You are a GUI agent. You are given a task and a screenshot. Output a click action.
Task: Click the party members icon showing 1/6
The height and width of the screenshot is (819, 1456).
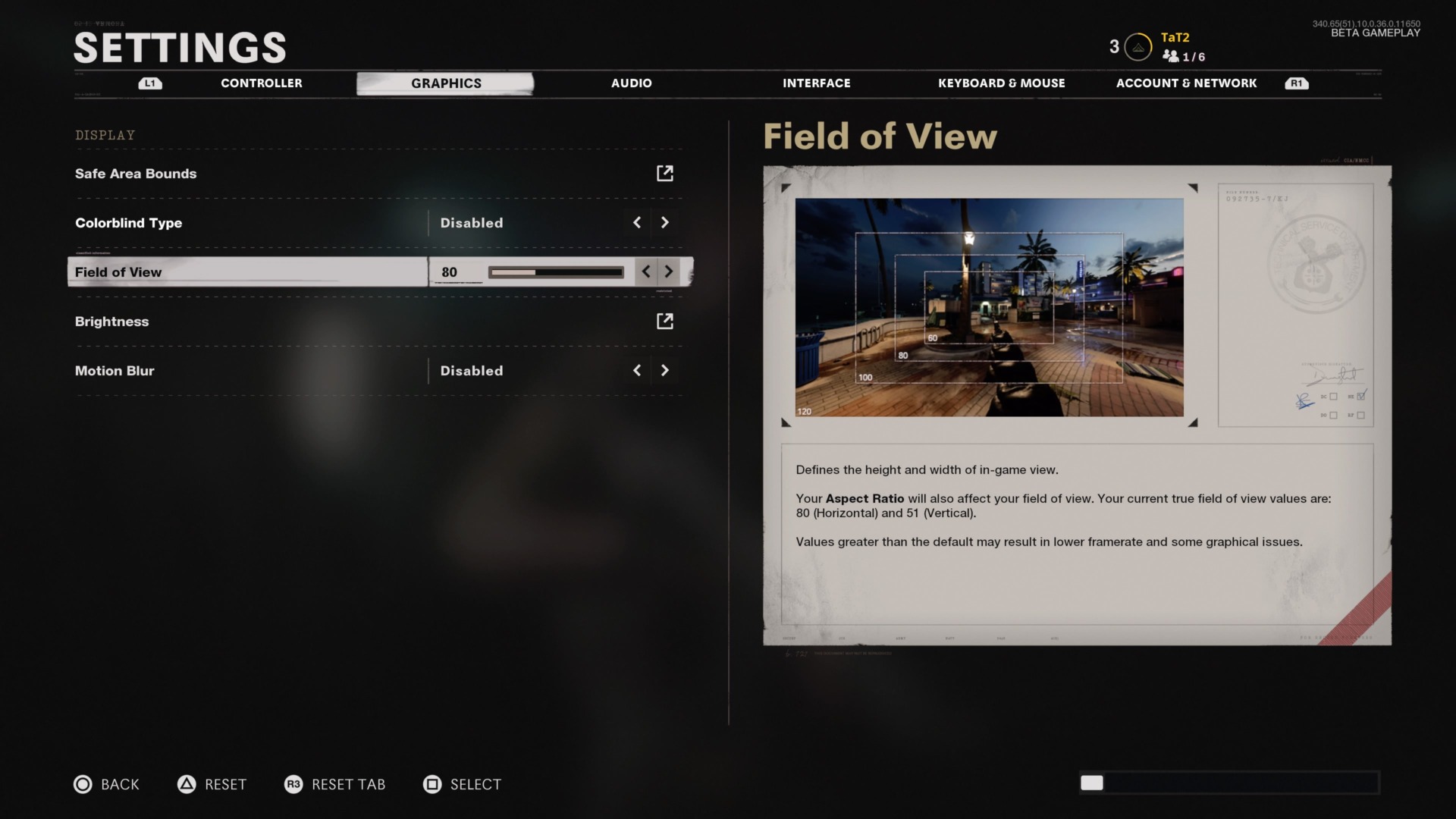(1172, 56)
